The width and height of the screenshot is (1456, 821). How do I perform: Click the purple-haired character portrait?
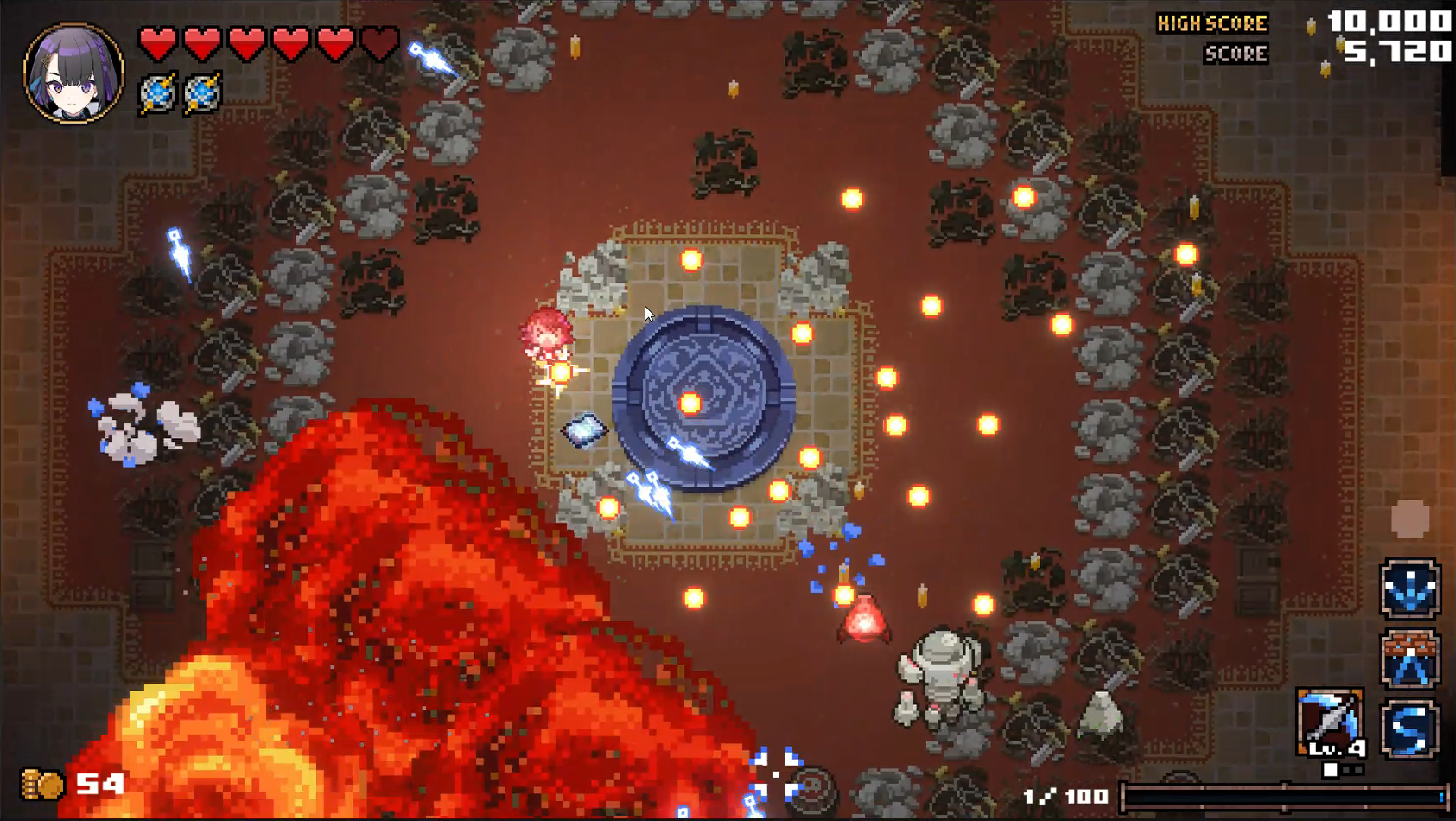point(73,73)
